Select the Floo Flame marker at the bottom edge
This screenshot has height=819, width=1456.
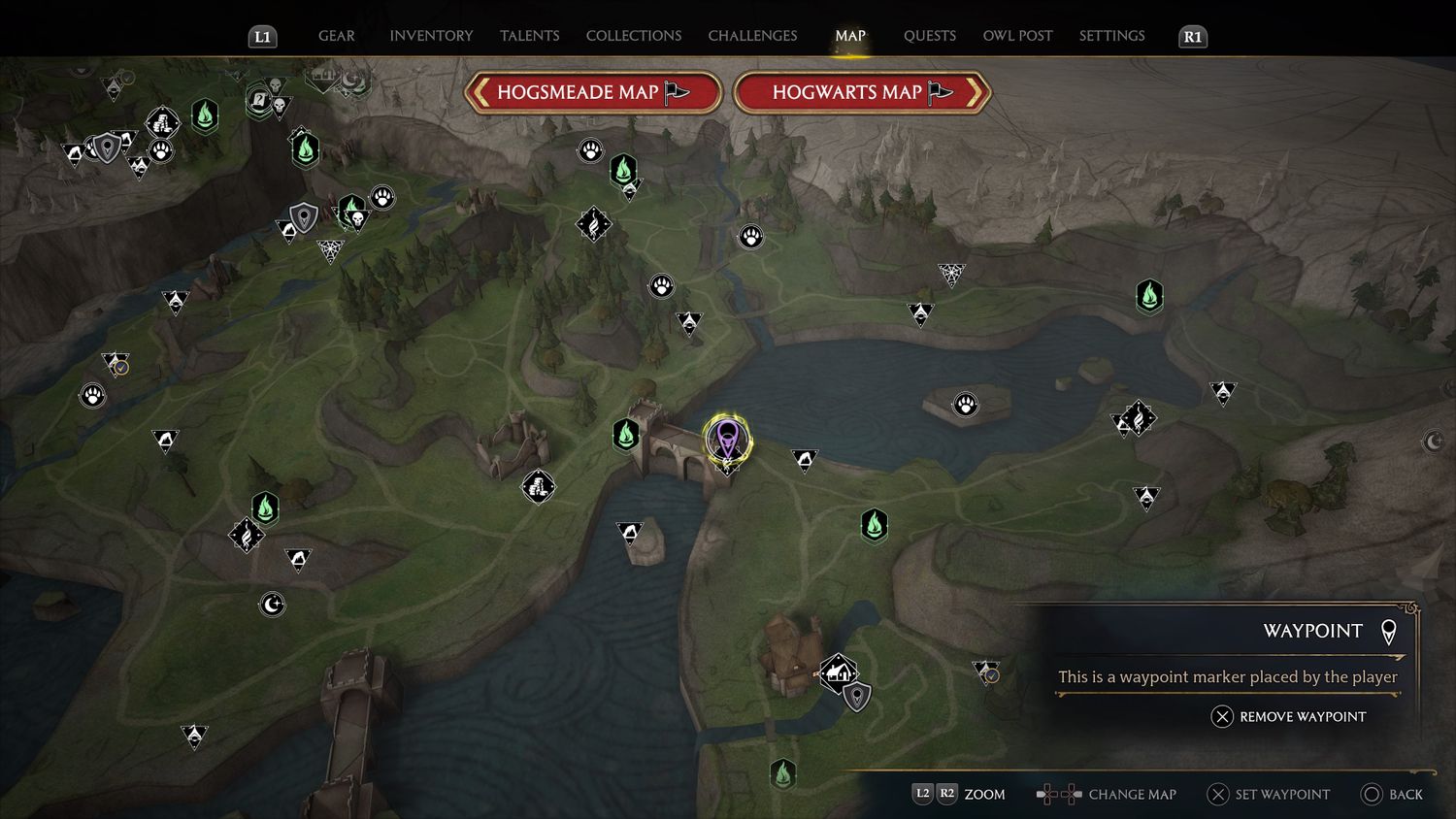pyautogui.click(x=782, y=774)
